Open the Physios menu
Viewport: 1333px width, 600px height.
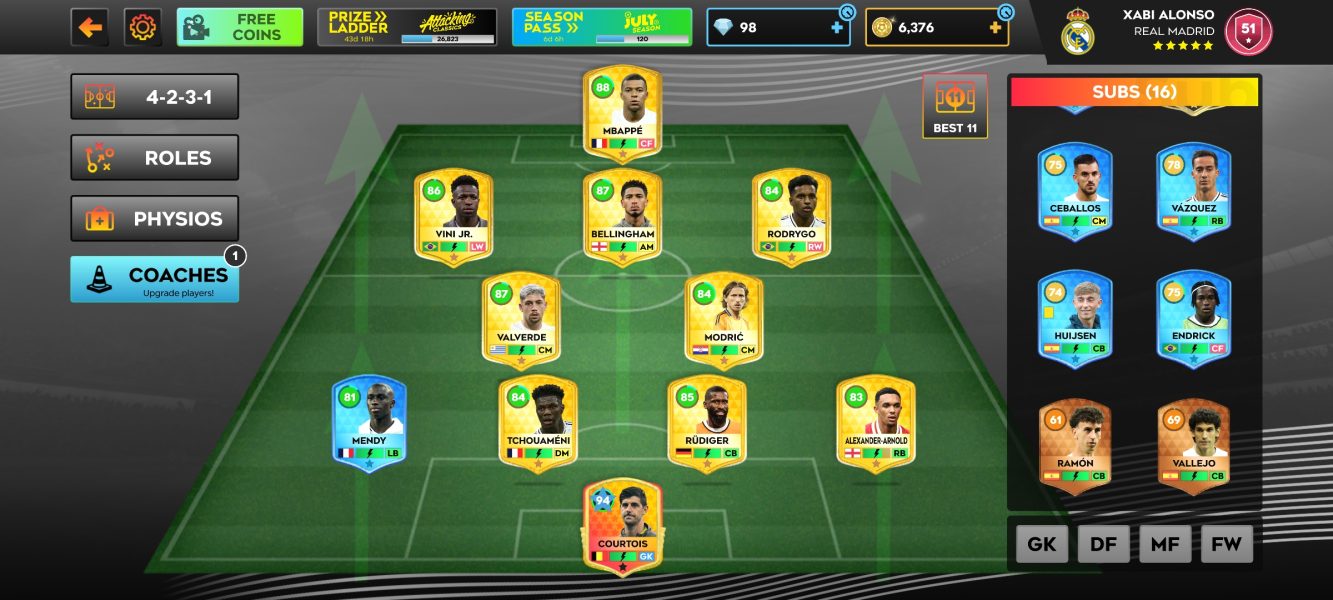click(x=155, y=219)
